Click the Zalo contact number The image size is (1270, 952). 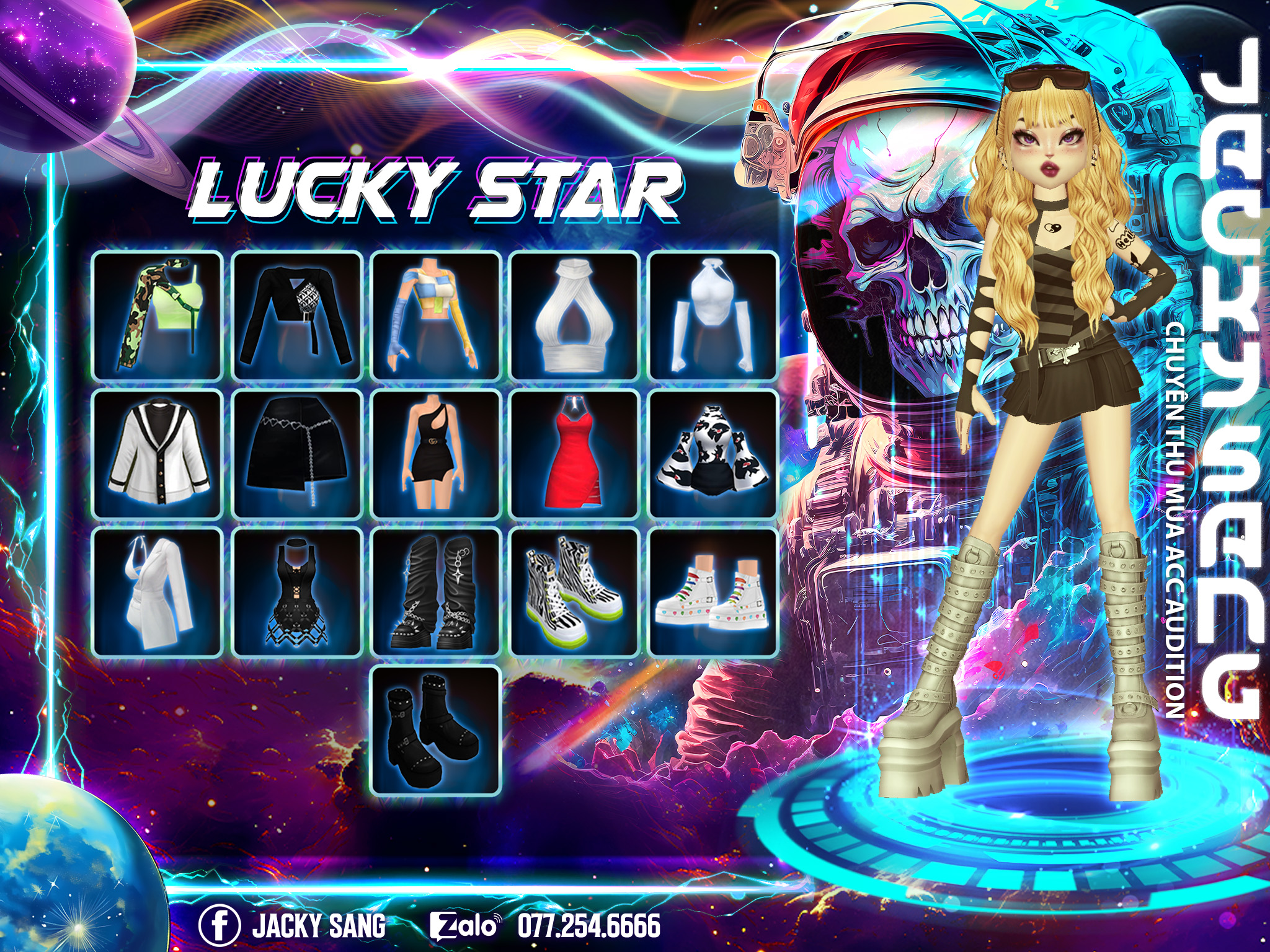(589, 926)
